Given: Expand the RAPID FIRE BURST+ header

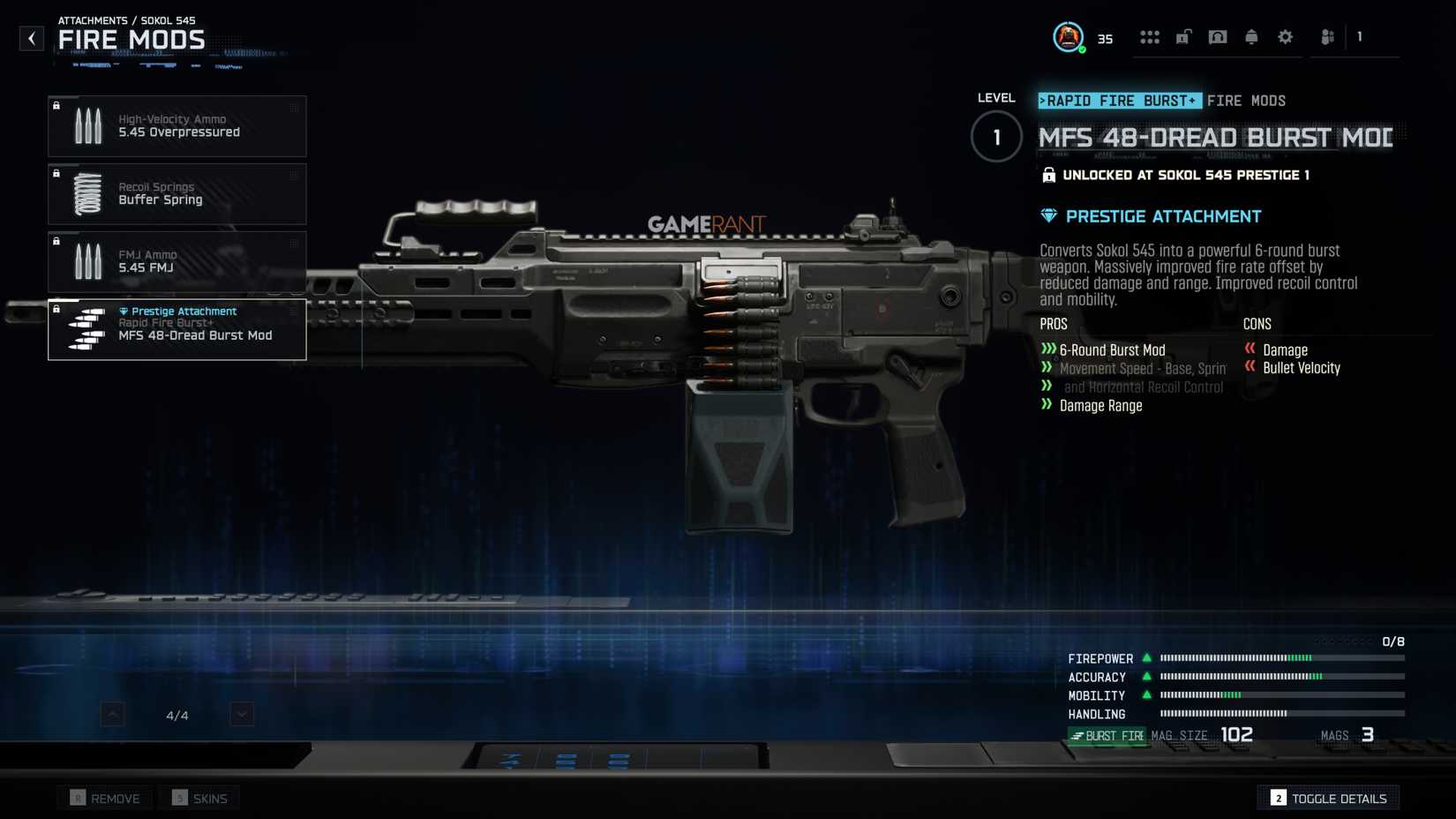Looking at the screenshot, I should [x=1119, y=100].
